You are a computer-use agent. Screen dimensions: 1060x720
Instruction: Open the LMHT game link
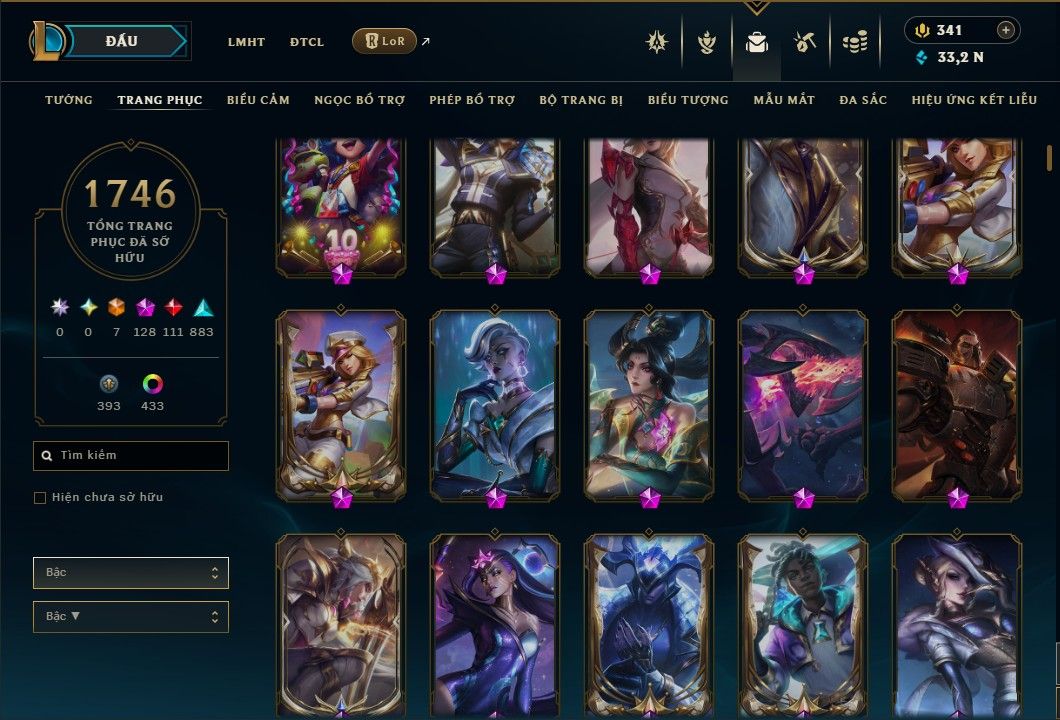tap(246, 42)
